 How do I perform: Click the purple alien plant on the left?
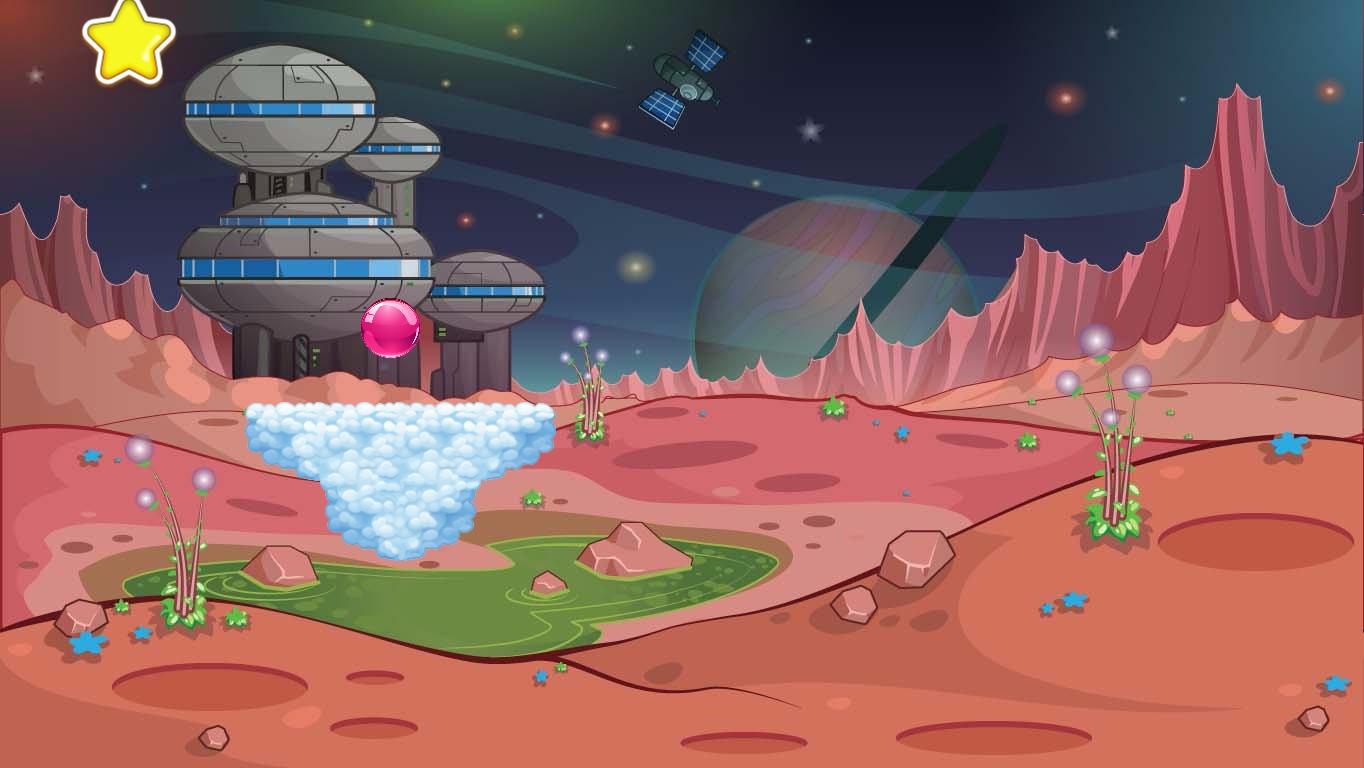[x=180, y=530]
